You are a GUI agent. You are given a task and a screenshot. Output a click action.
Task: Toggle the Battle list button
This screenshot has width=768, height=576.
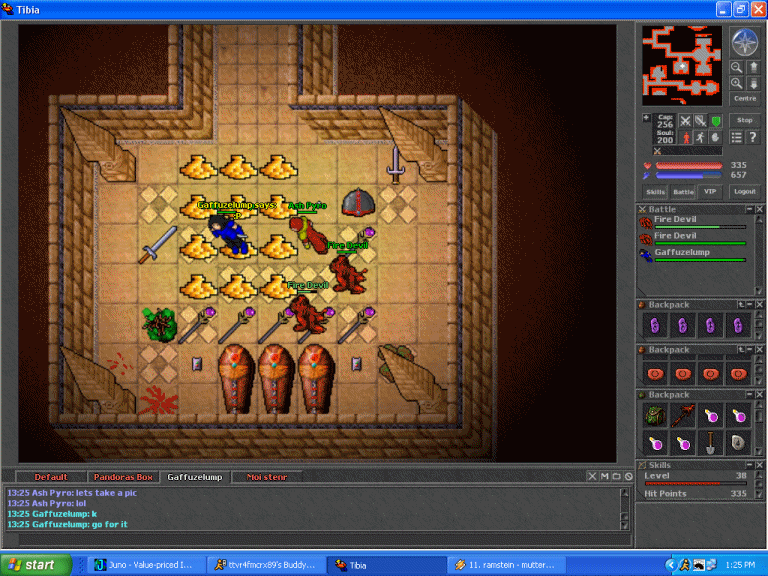click(x=683, y=191)
